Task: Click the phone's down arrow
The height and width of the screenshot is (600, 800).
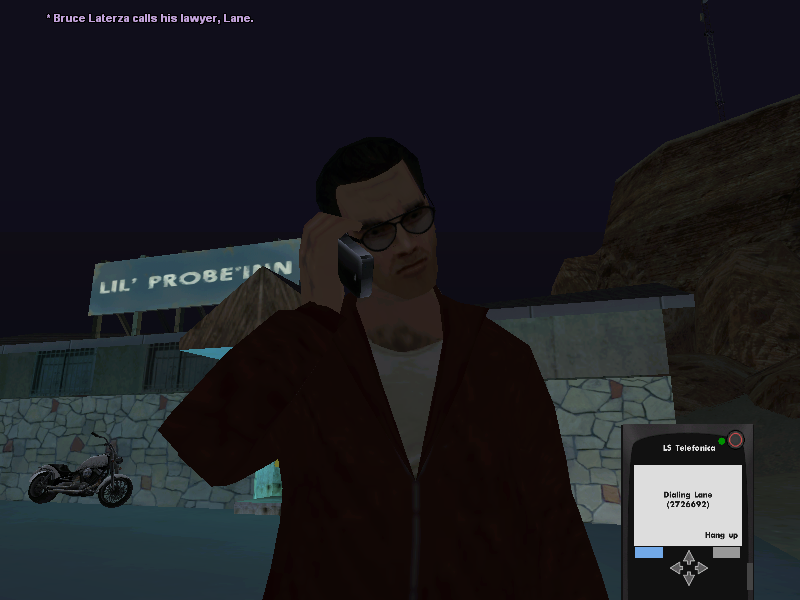Action: pos(688,579)
